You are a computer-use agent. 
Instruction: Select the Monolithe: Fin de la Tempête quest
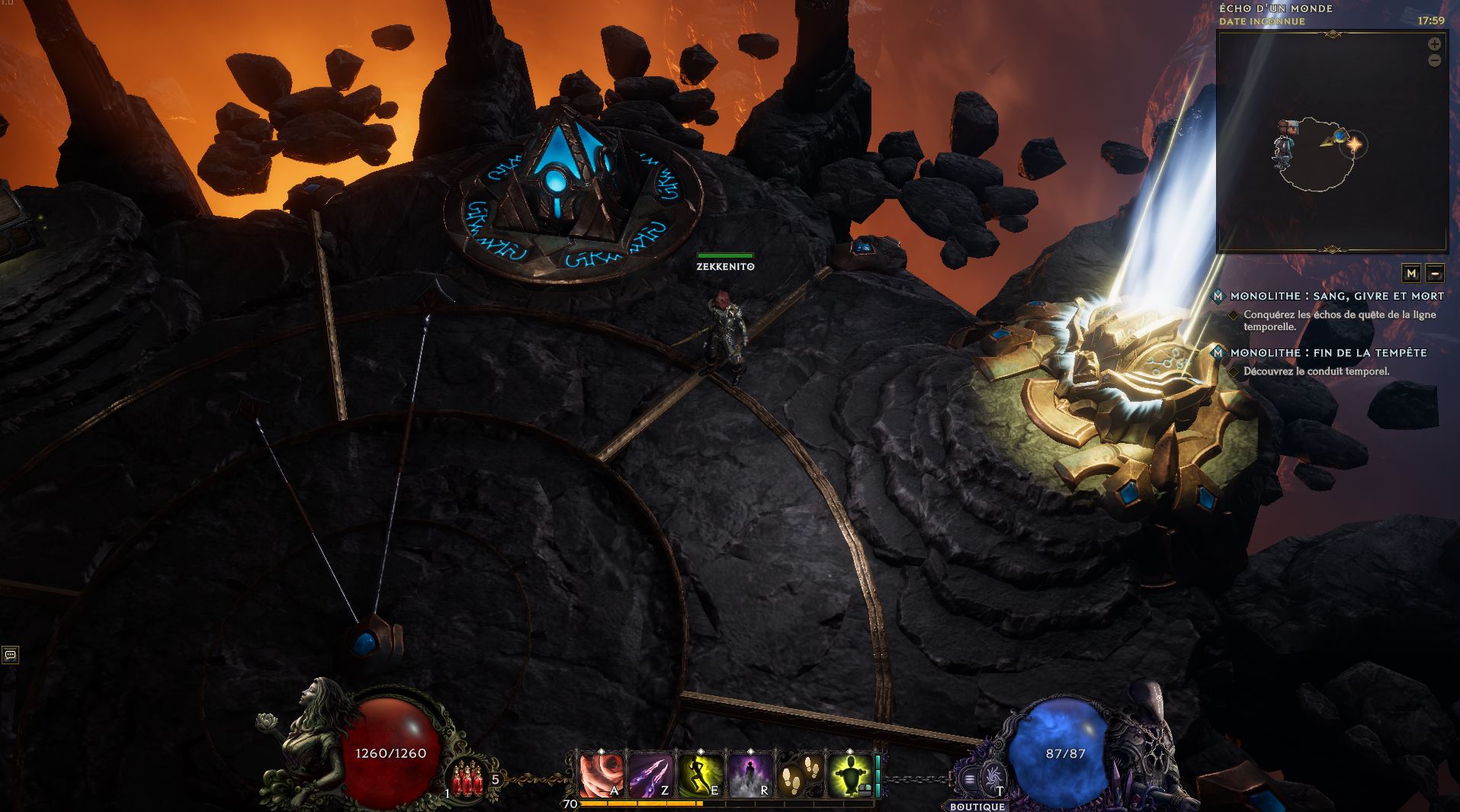click(1328, 353)
